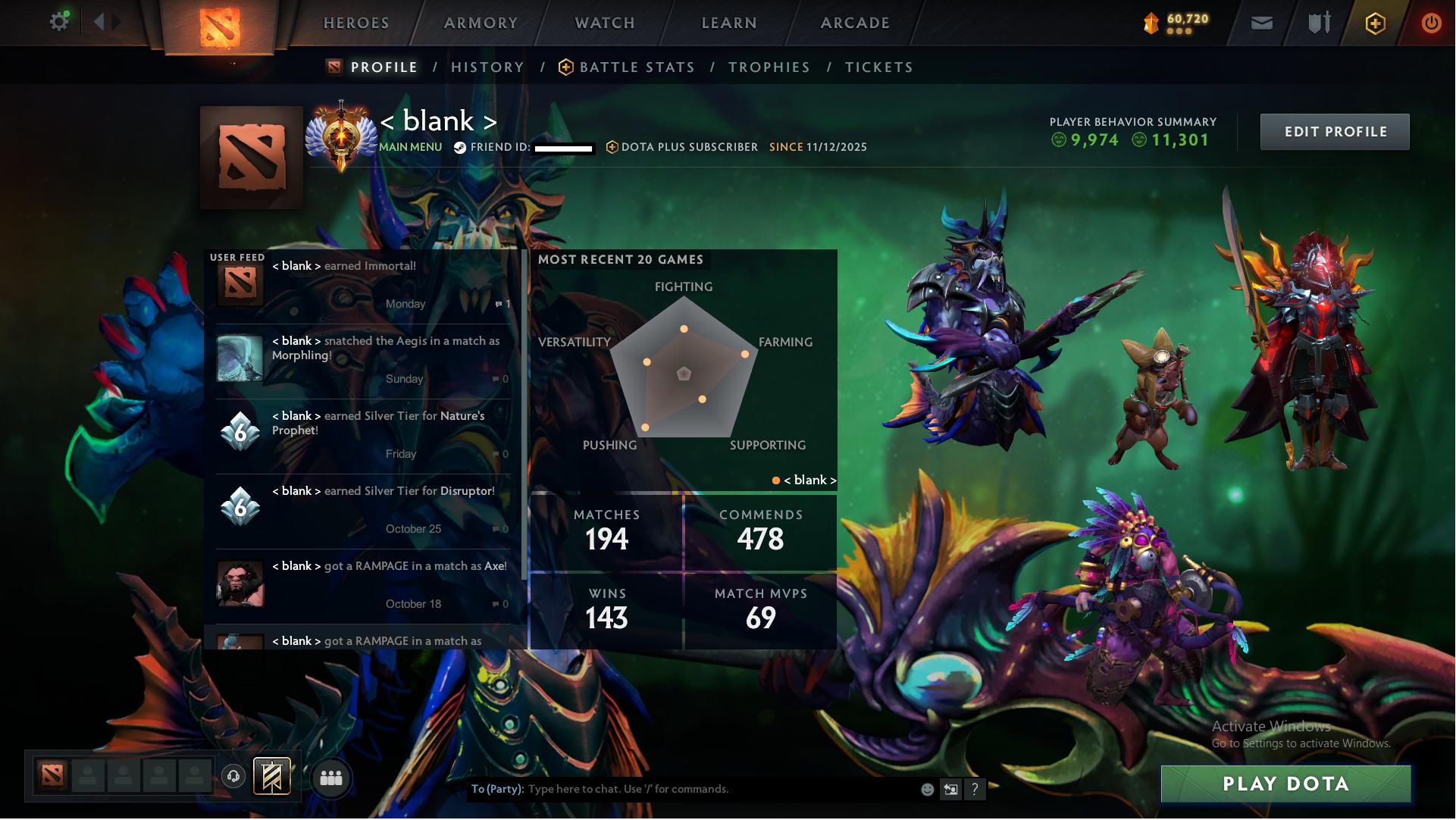Select TROPHIES from the profile navigation
This screenshot has height=820, width=1456.
[769, 67]
